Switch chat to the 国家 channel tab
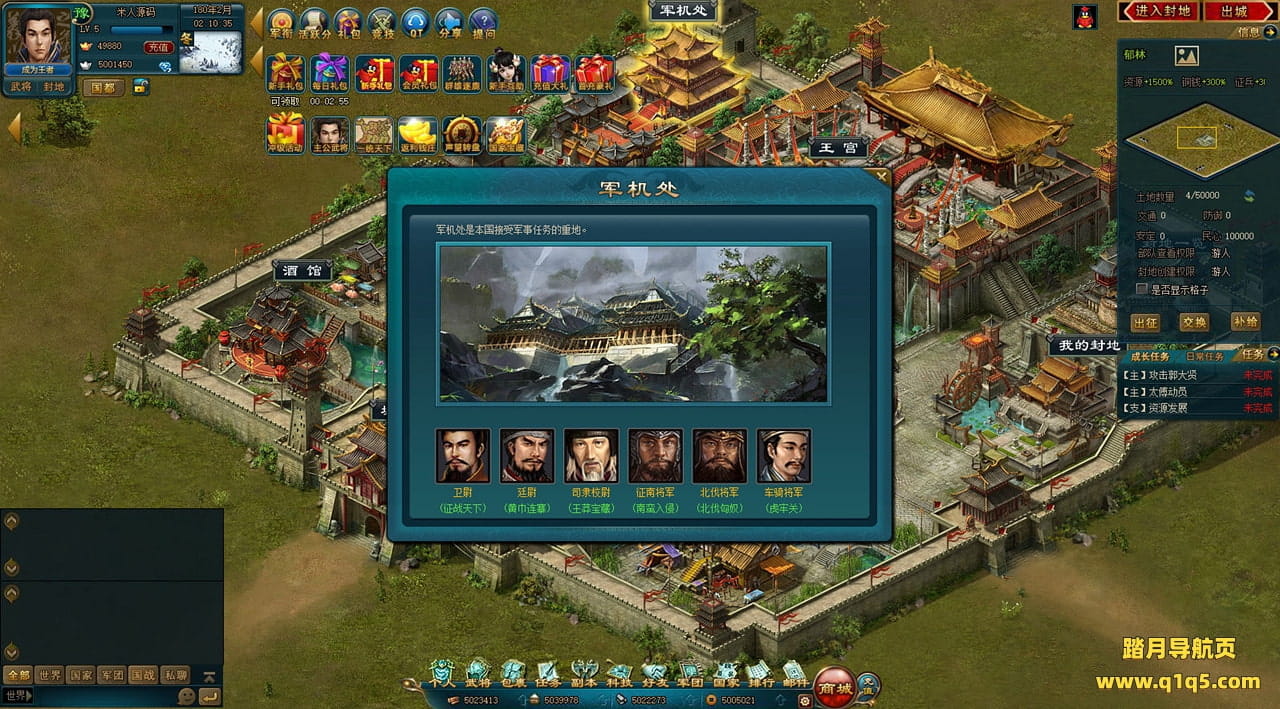This screenshot has height=709, width=1280. tap(81, 675)
